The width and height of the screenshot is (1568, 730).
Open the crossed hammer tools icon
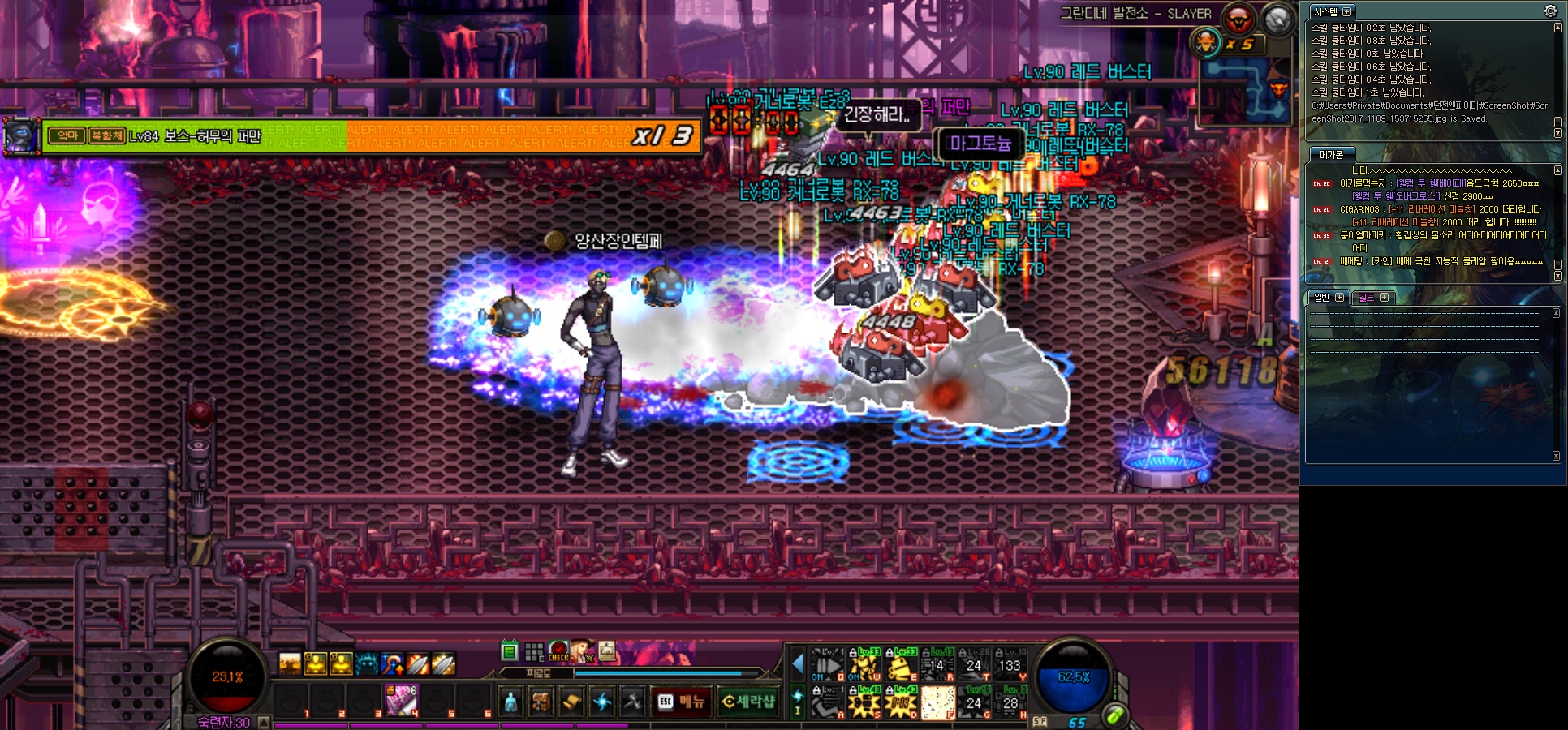click(632, 702)
